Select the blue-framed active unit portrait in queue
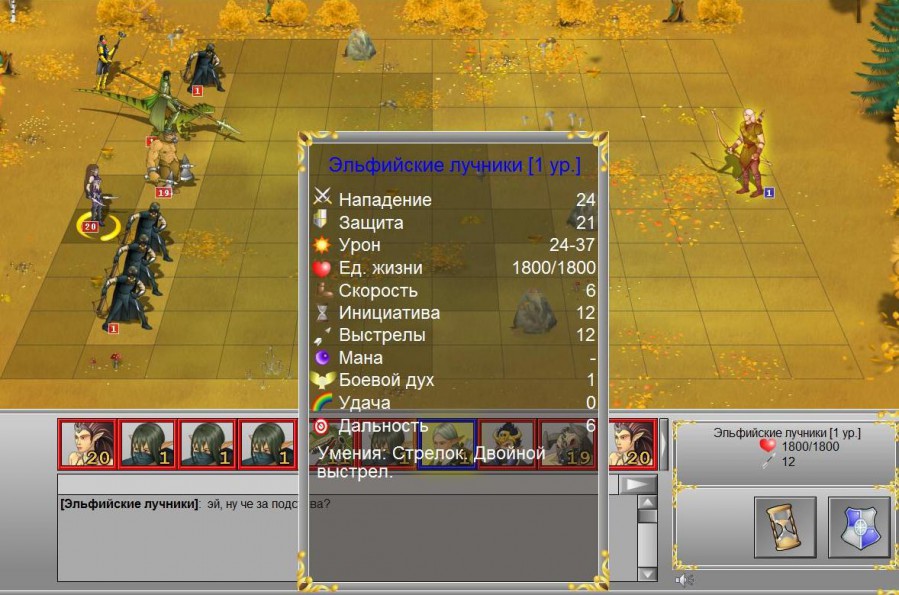 click(x=447, y=443)
